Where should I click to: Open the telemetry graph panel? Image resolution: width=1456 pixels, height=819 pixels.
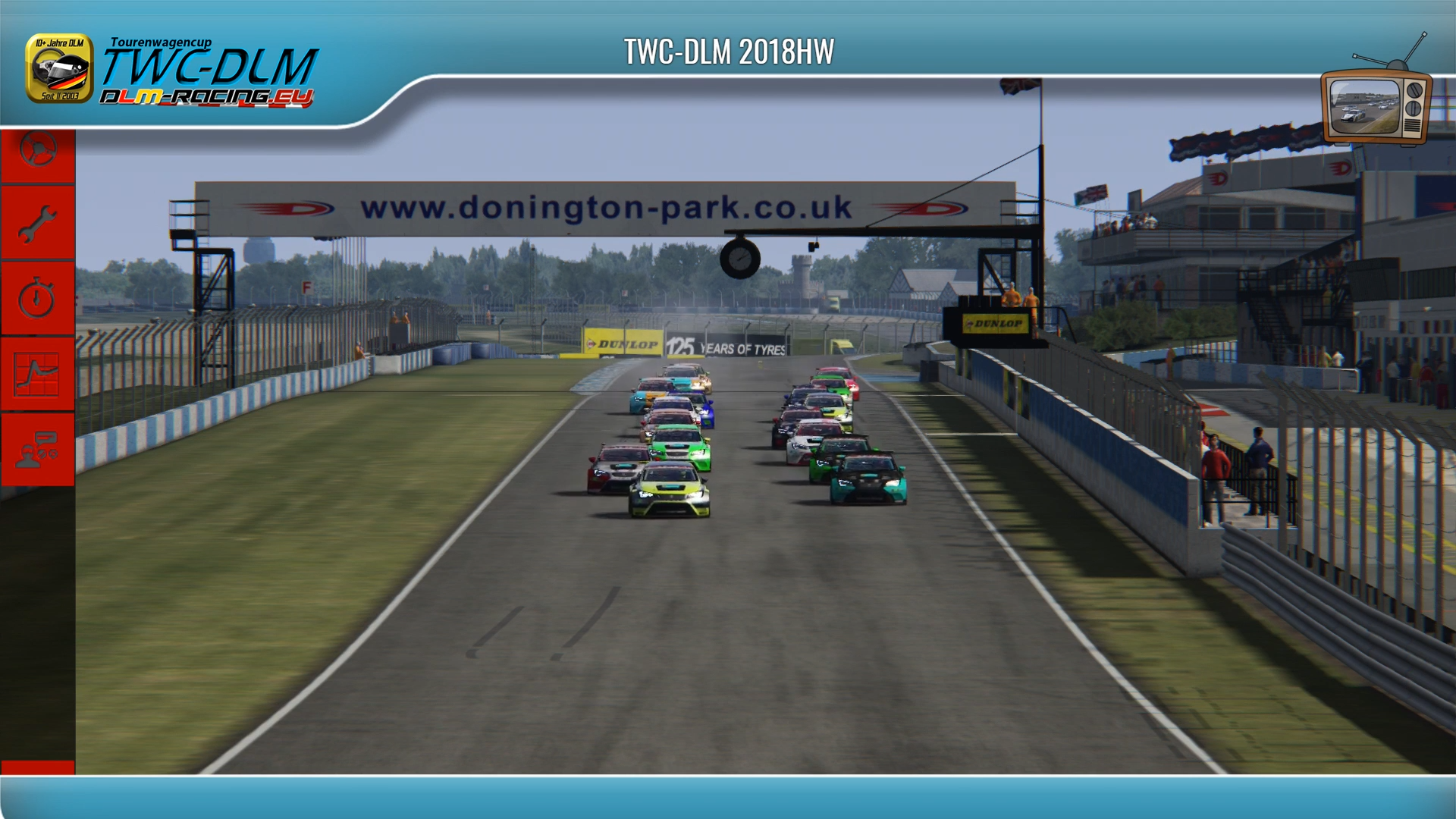37,373
